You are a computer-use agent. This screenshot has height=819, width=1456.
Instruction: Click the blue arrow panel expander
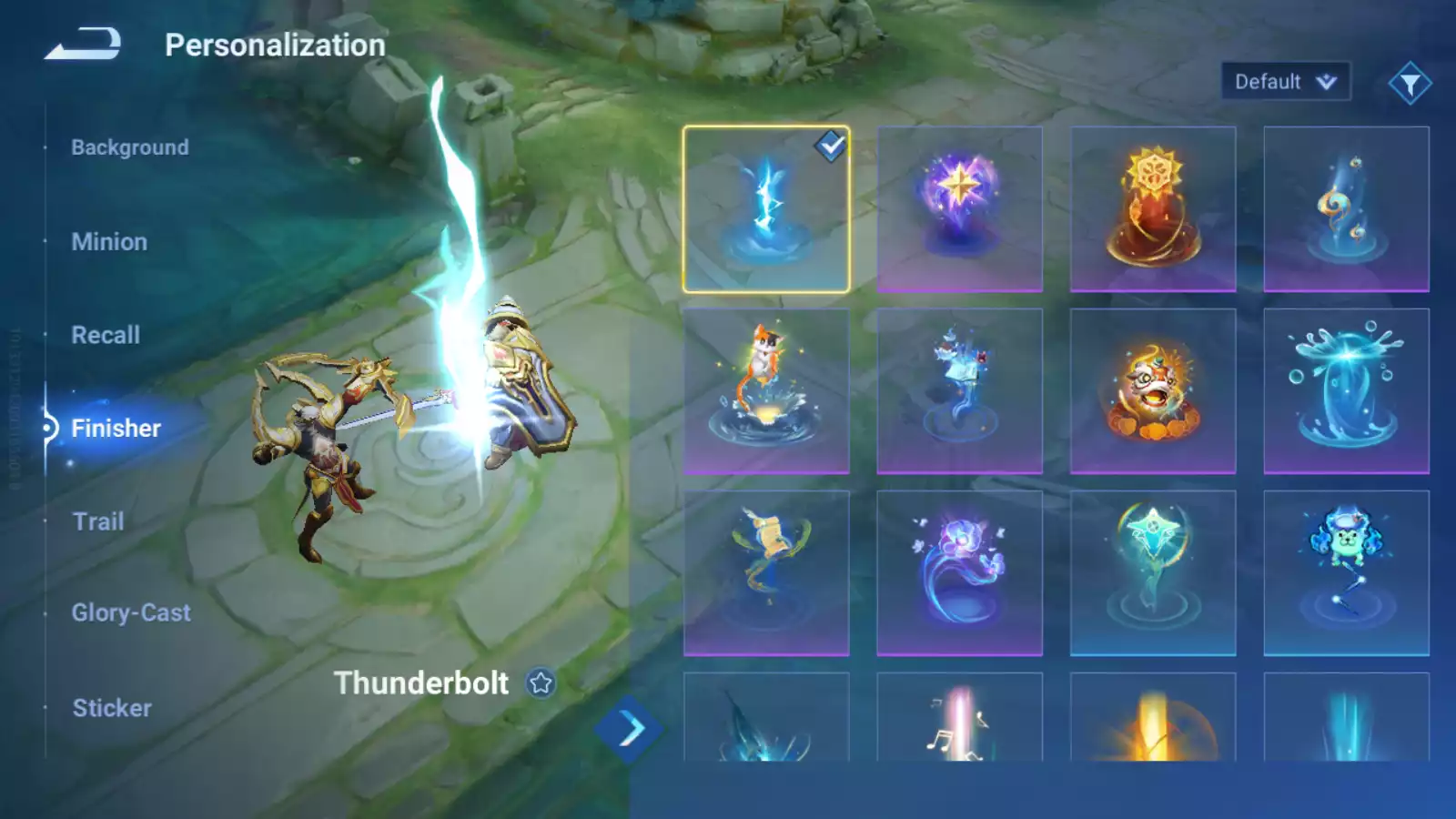click(x=629, y=729)
